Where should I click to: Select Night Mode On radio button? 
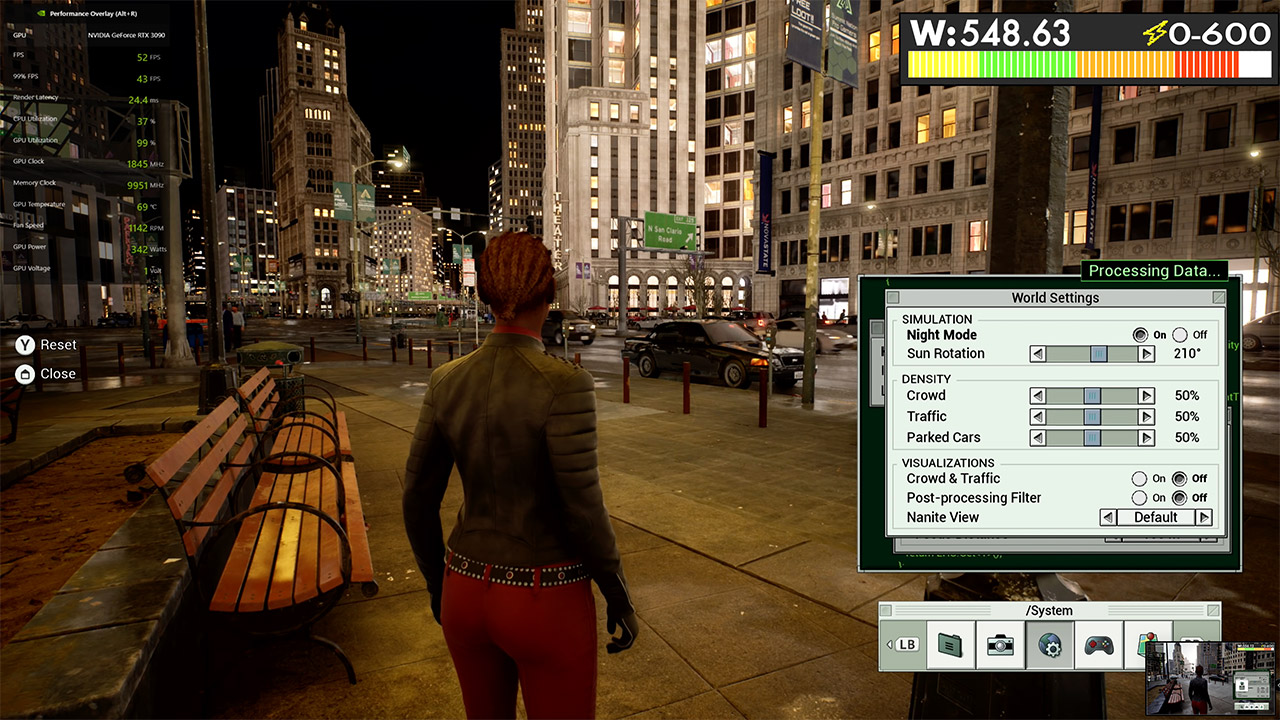click(1140, 335)
